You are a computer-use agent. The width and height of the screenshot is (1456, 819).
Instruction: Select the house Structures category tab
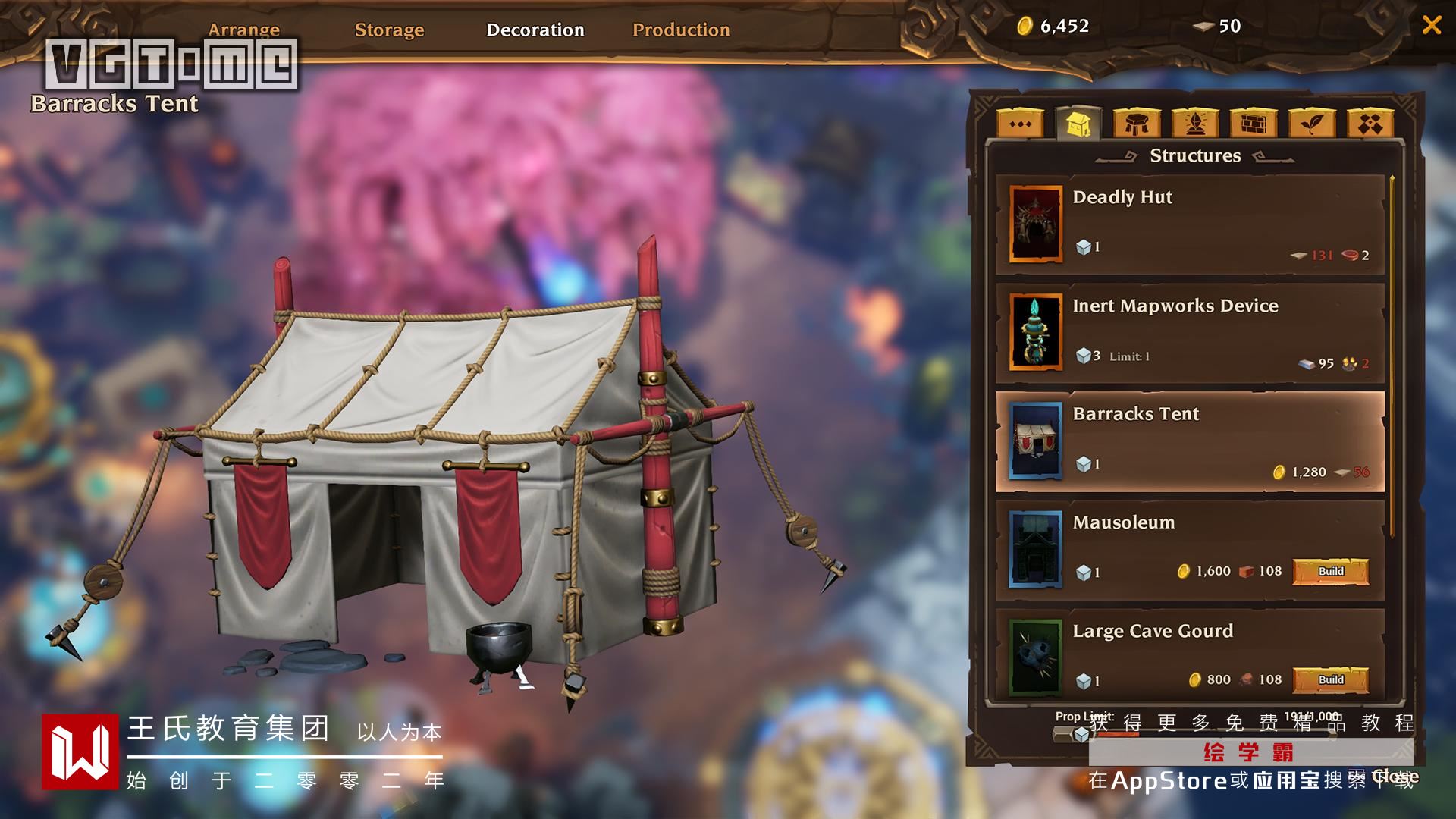pos(1078,124)
